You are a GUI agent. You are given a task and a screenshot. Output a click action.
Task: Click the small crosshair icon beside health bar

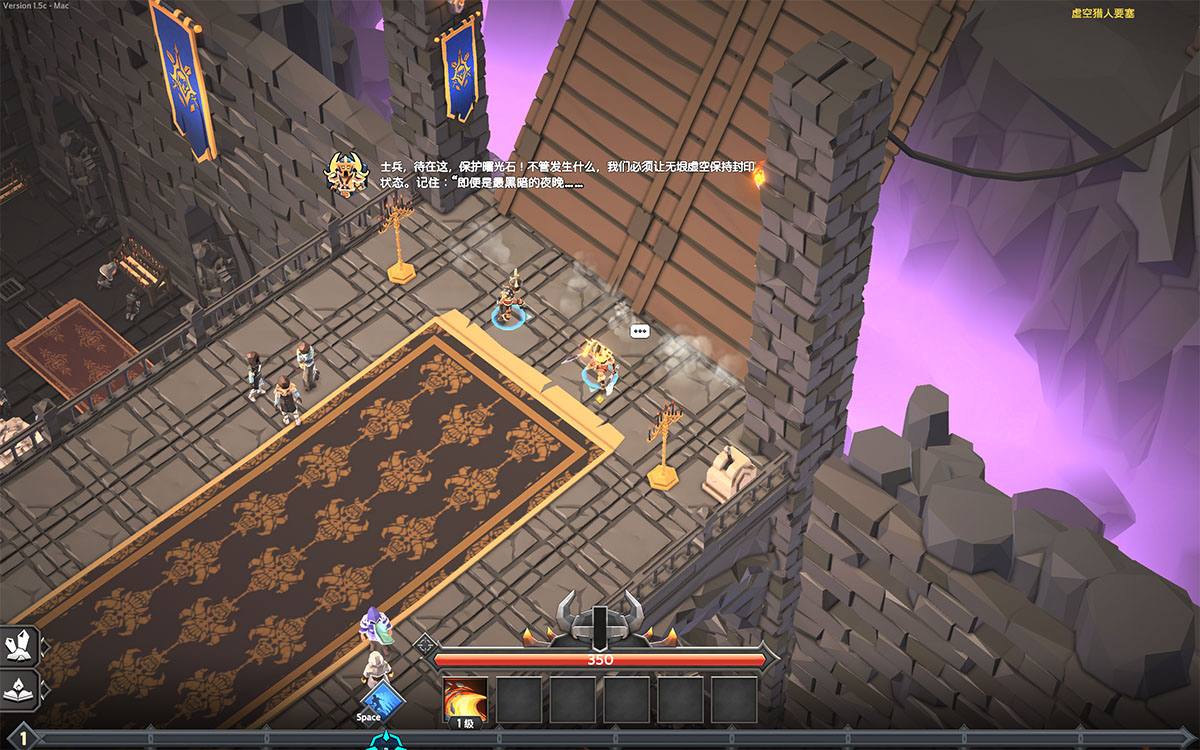pos(425,644)
